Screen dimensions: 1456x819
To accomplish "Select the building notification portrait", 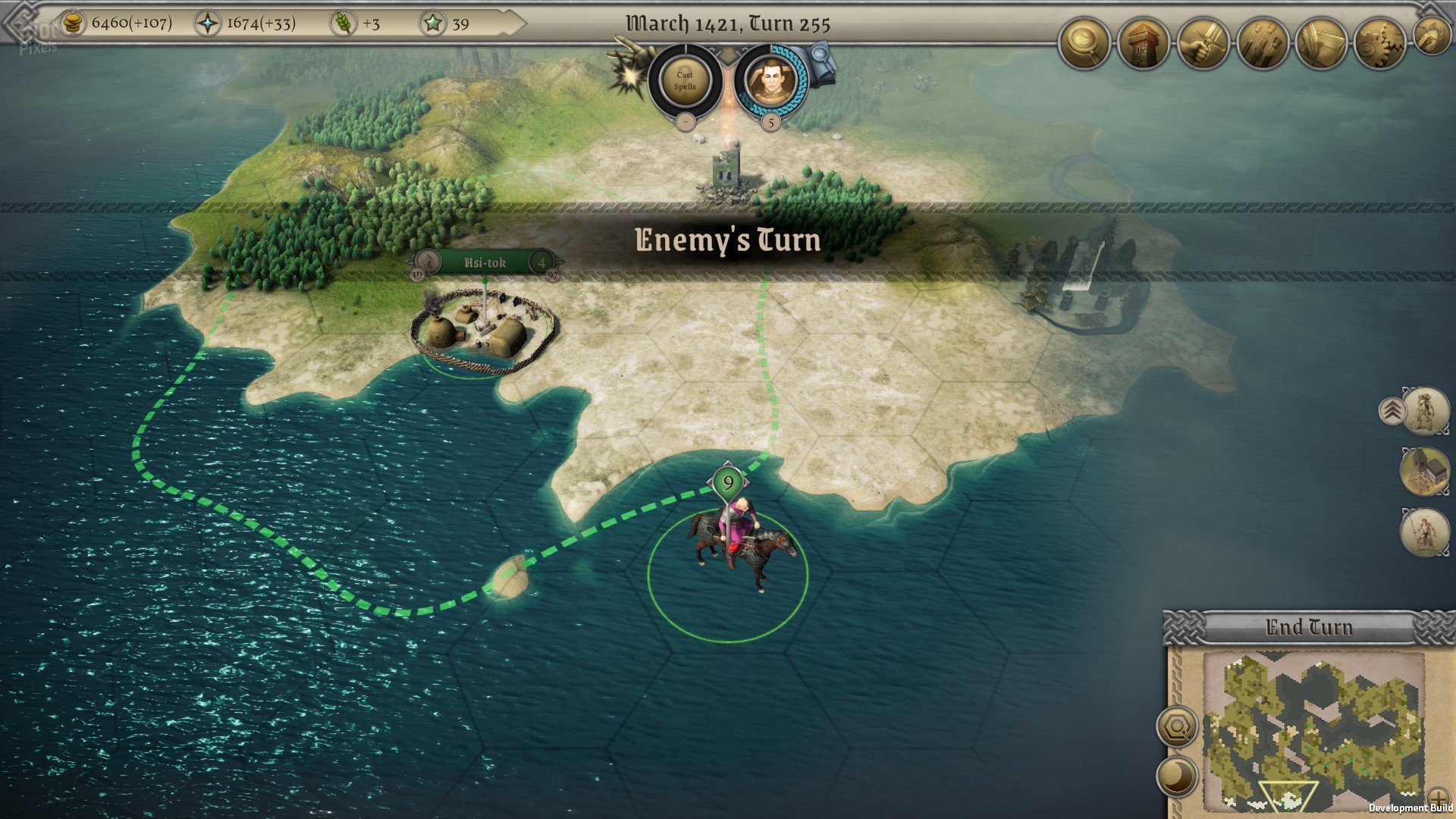I will [1425, 471].
